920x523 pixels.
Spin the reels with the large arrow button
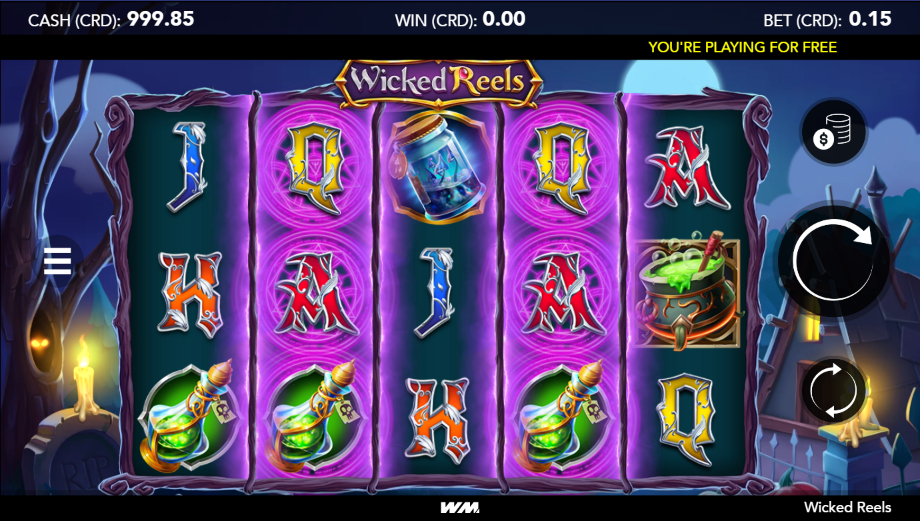coord(833,261)
